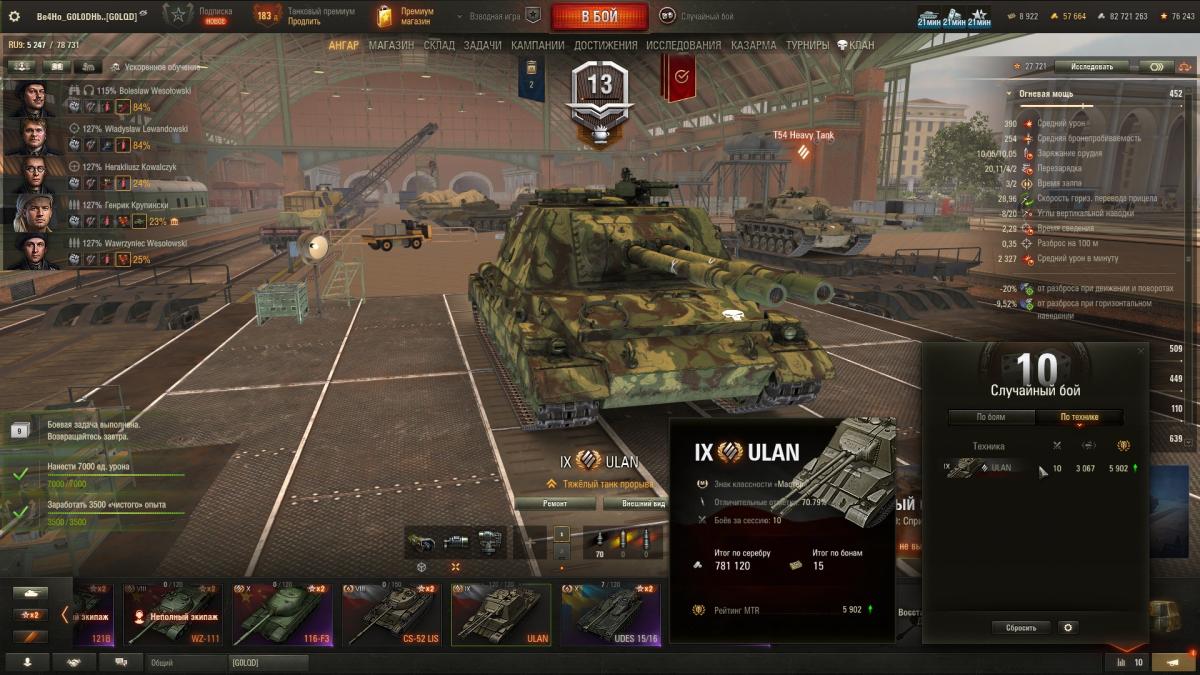Select the CS-52 LIS tank in carousel
The height and width of the screenshot is (675, 1200).
pyautogui.click(x=393, y=613)
